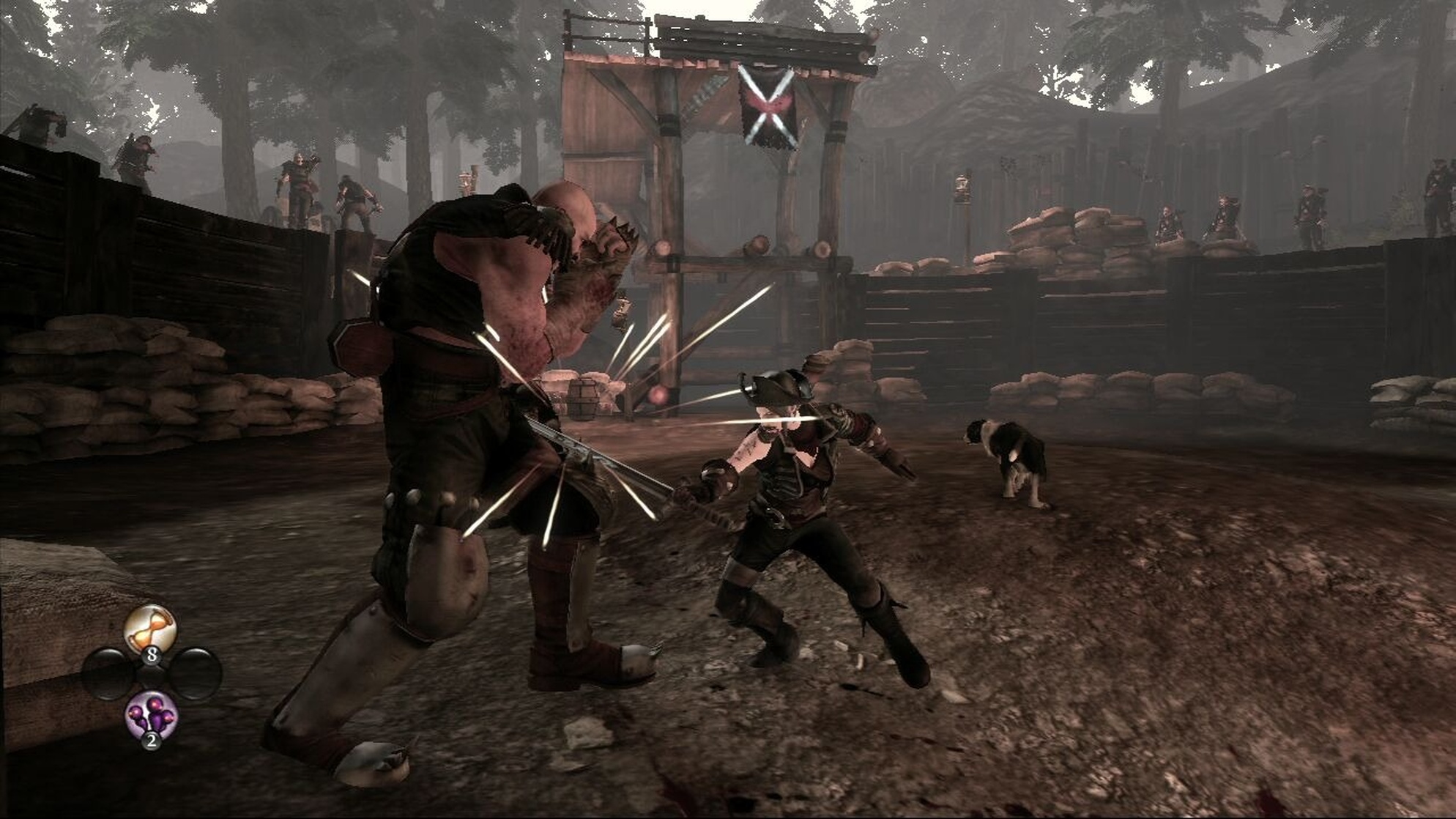The height and width of the screenshot is (819, 1456).
Task: Use the hourglass quick-slot item
Action: pos(150,630)
